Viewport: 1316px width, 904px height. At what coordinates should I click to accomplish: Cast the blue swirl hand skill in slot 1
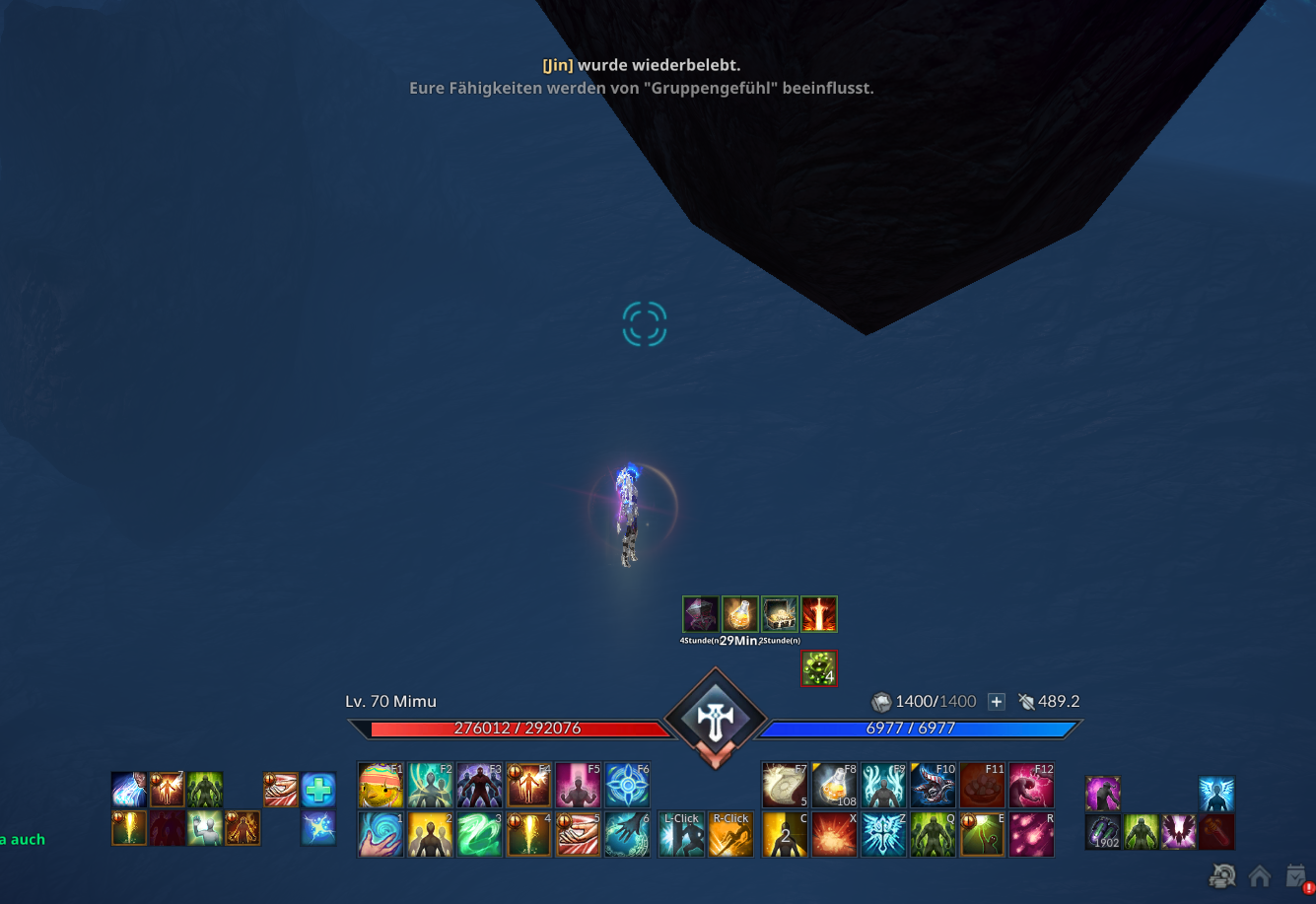(x=381, y=834)
